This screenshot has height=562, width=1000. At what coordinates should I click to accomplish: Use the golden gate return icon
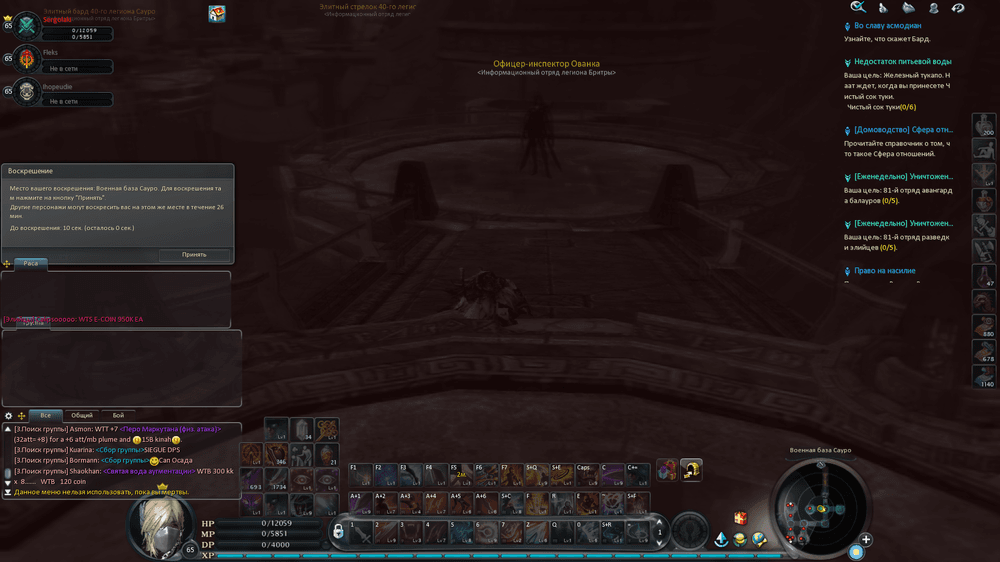click(x=691, y=469)
